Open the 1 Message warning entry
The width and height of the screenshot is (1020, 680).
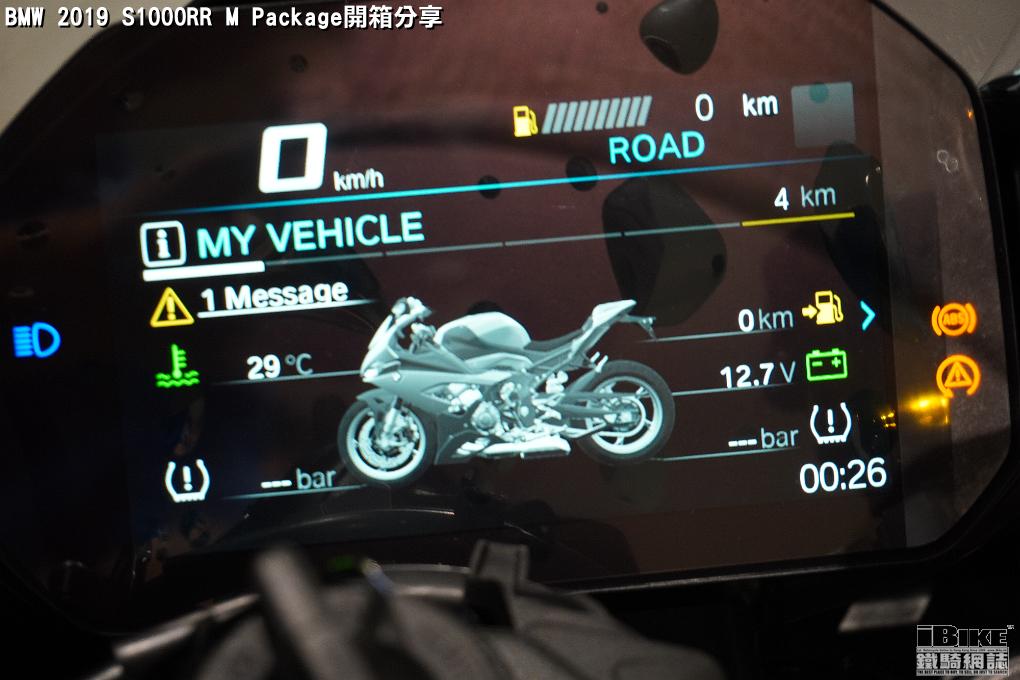point(273,298)
